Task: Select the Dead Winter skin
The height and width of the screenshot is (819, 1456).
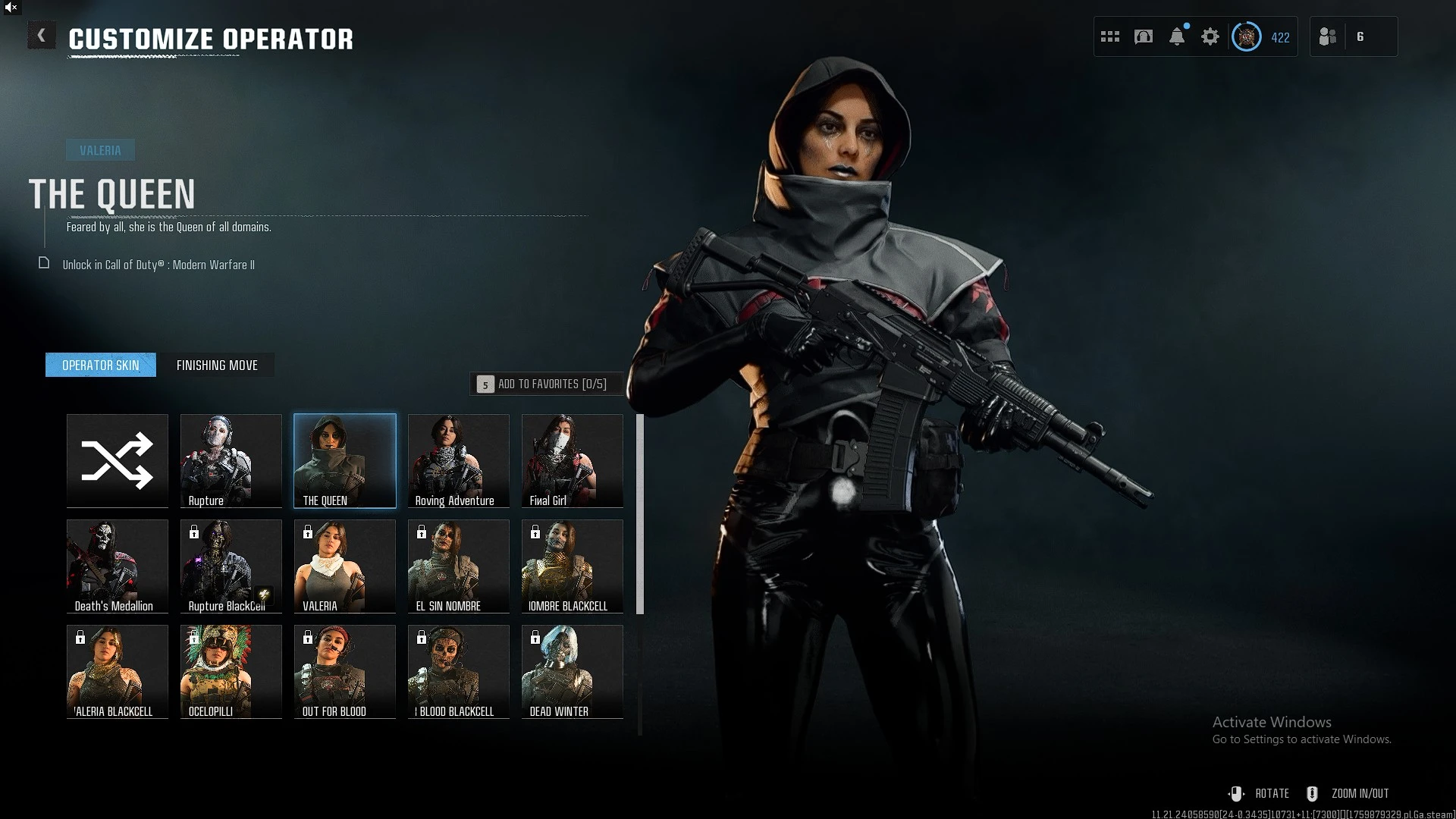Action: click(573, 671)
